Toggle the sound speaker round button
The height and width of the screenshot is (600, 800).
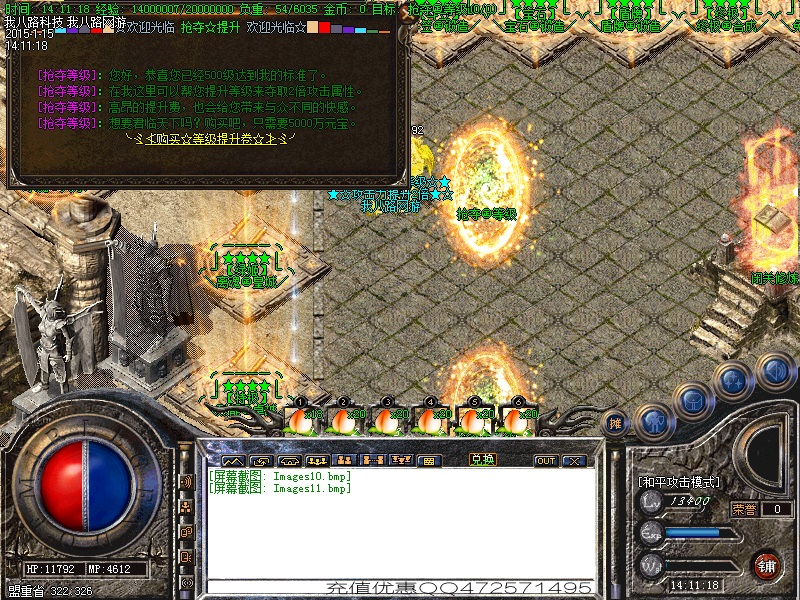click(x=774, y=370)
